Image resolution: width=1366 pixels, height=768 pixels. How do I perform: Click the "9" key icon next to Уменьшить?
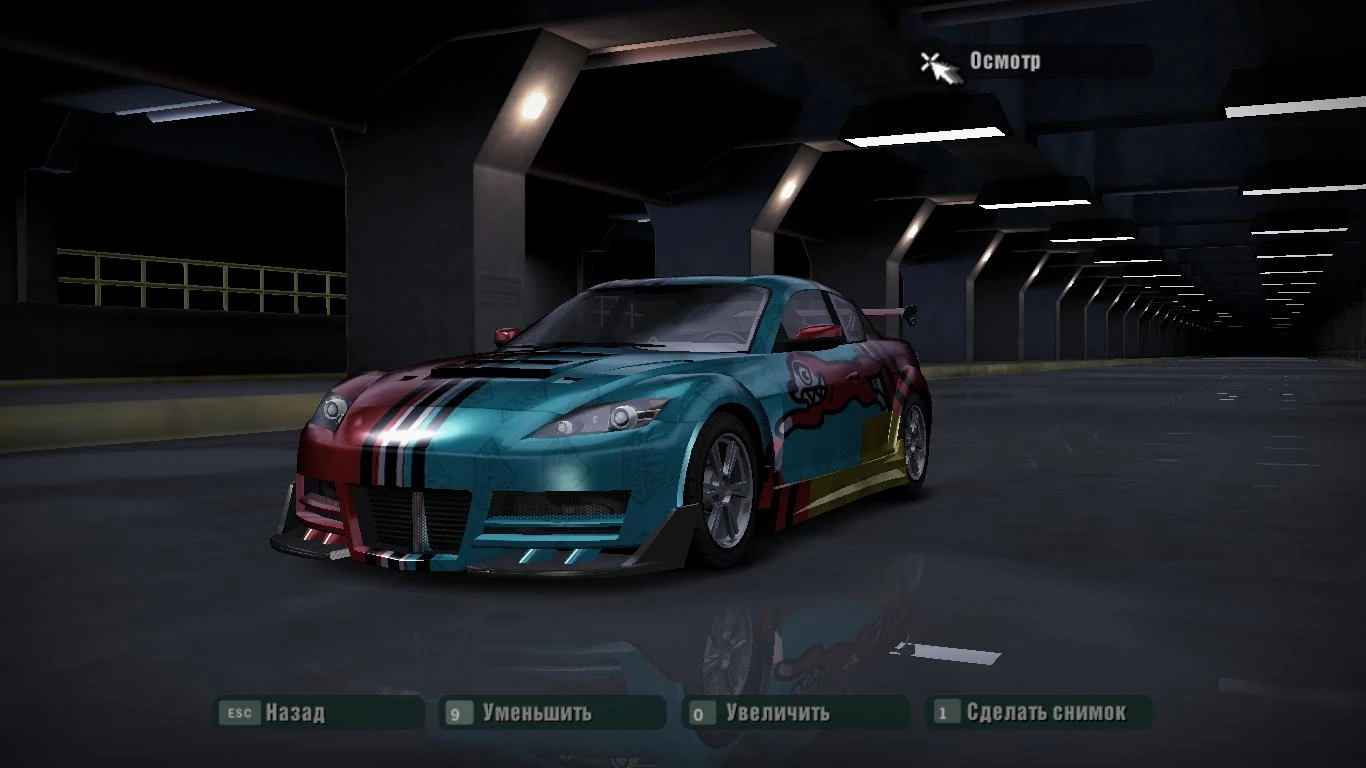click(x=458, y=713)
